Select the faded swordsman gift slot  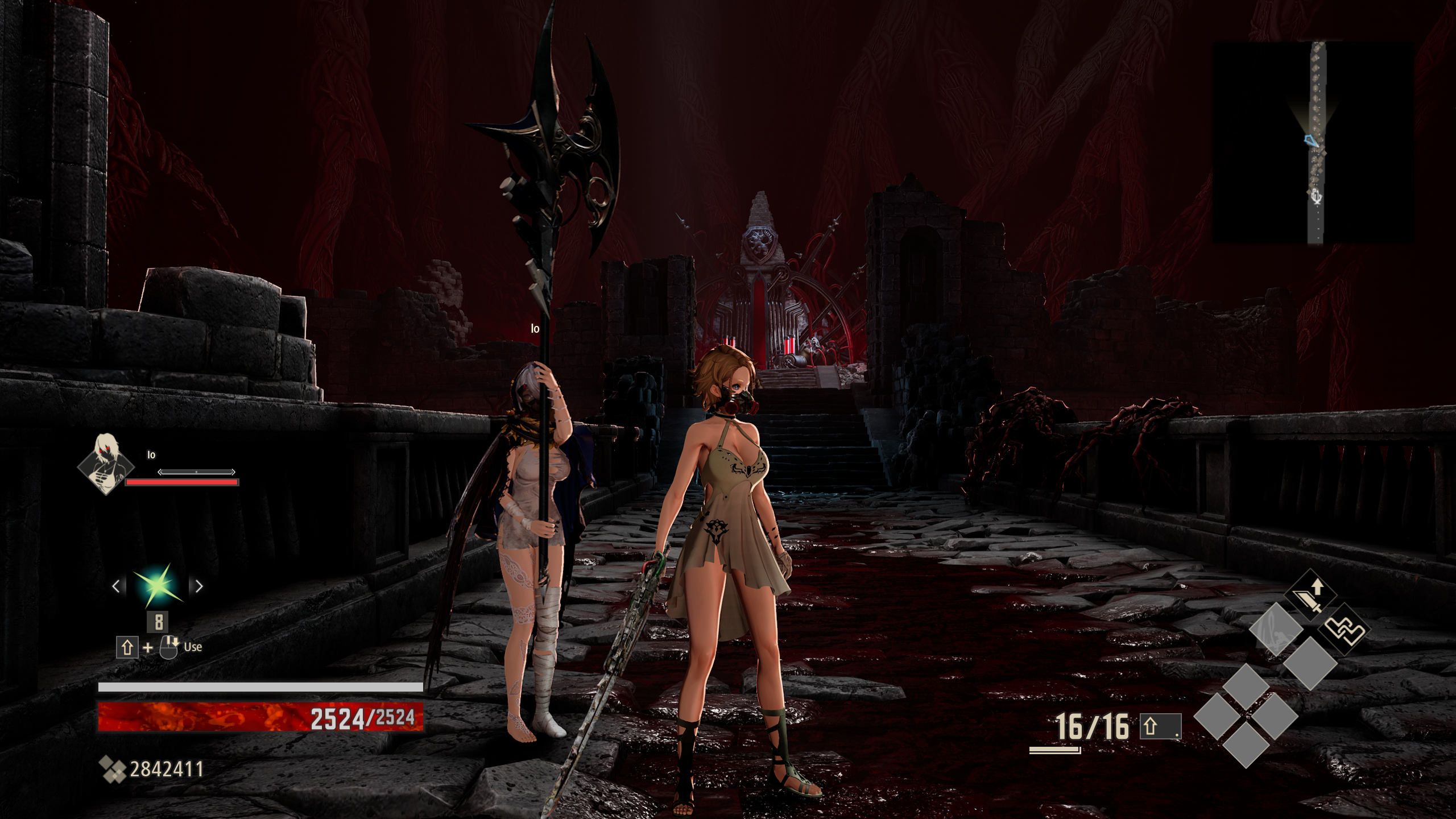1275,630
